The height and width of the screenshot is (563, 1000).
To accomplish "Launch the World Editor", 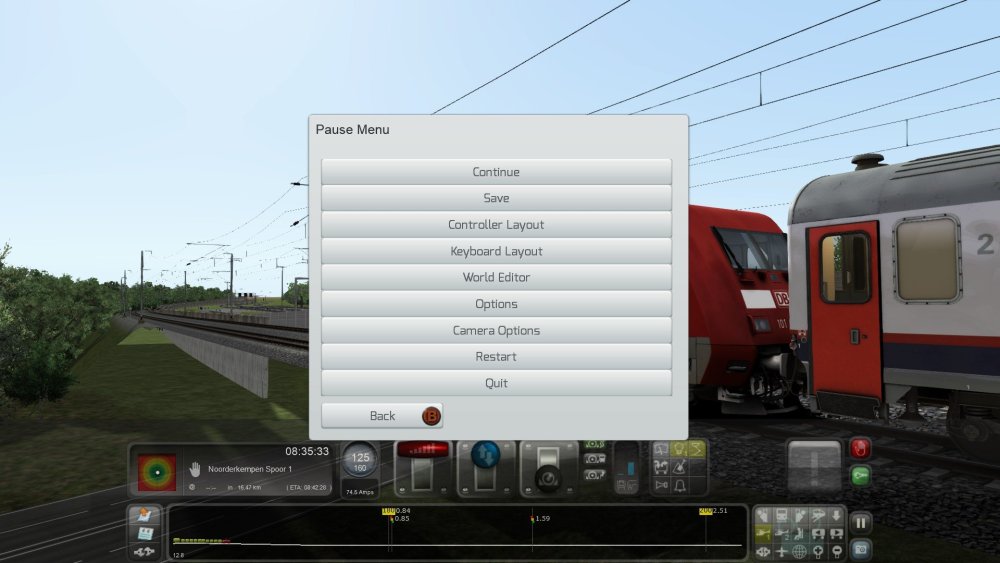I will pos(496,277).
